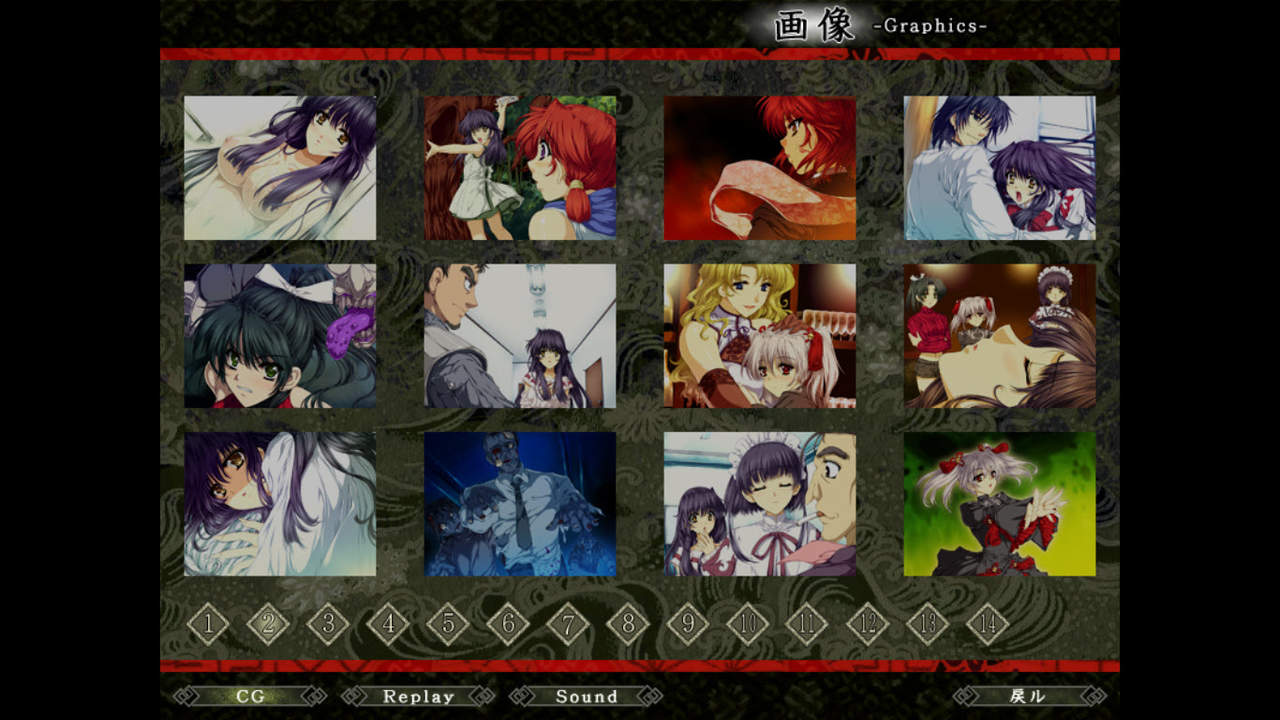View the blonde woman at bar thumbnail
The image size is (1280, 720).
760,336
